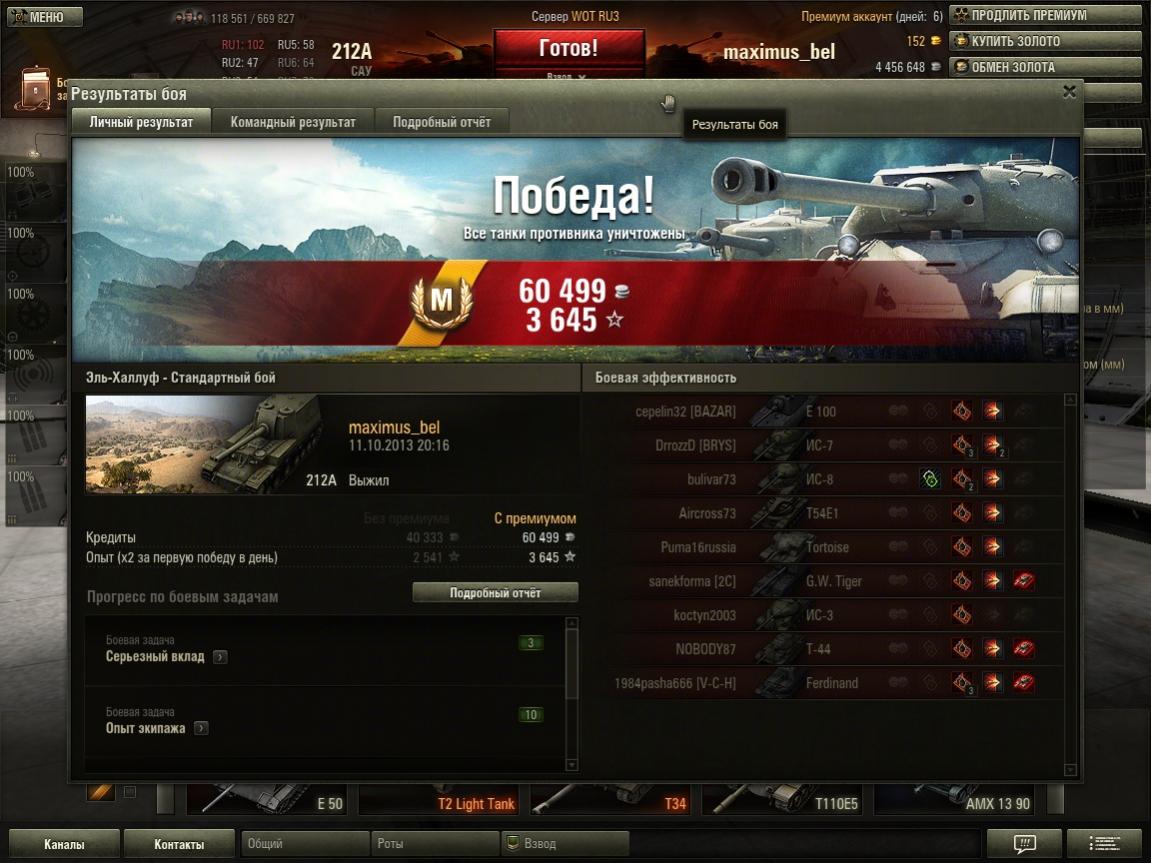Screen dimensions: 1151x863
Task: Open the КУПИТЬ ЗОЛОТО purchase button
Action: tap(1045, 41)
